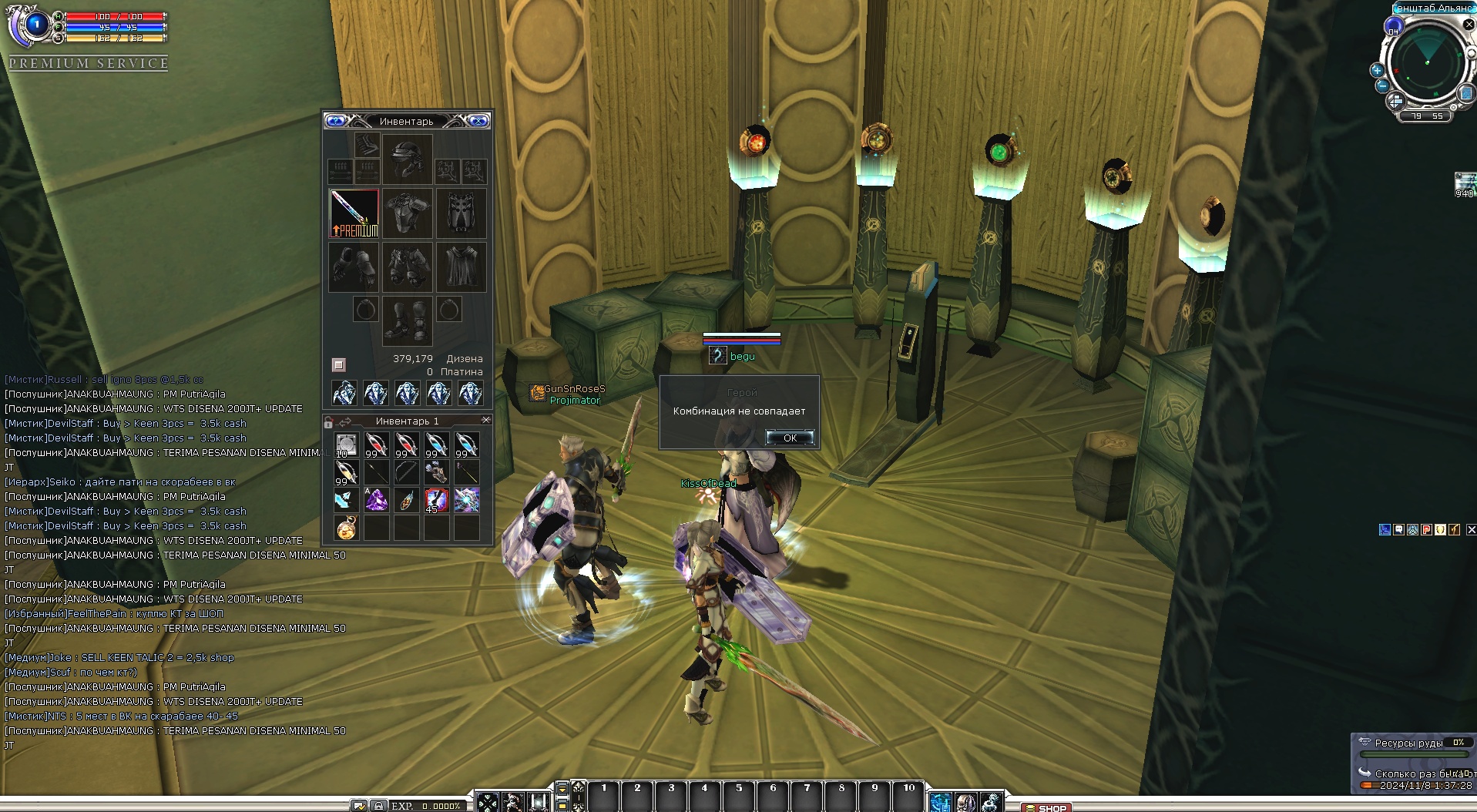This screenshot has height=812, width=1477.
Task: Select the purple triangular gem in the bag
Action: (x=376, y=500)
